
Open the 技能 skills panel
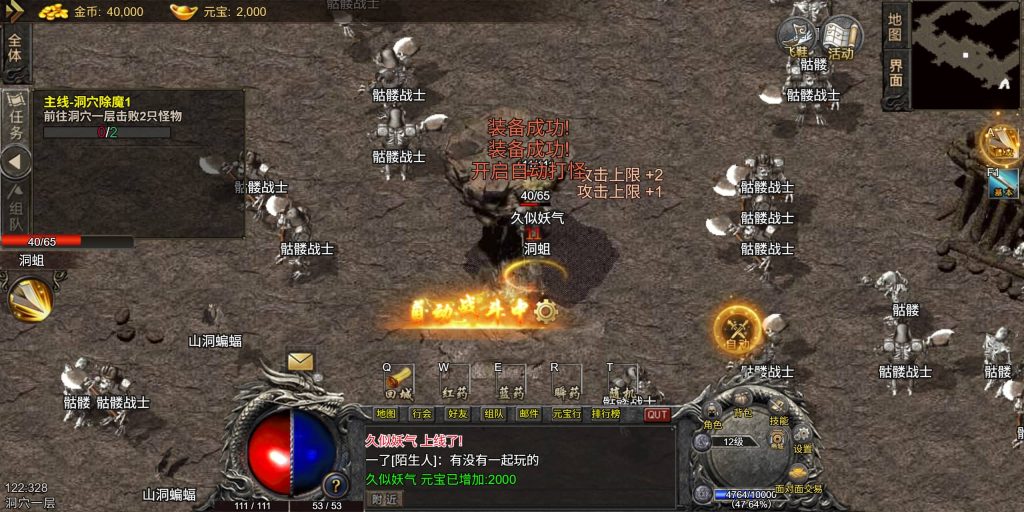point(779,415)
